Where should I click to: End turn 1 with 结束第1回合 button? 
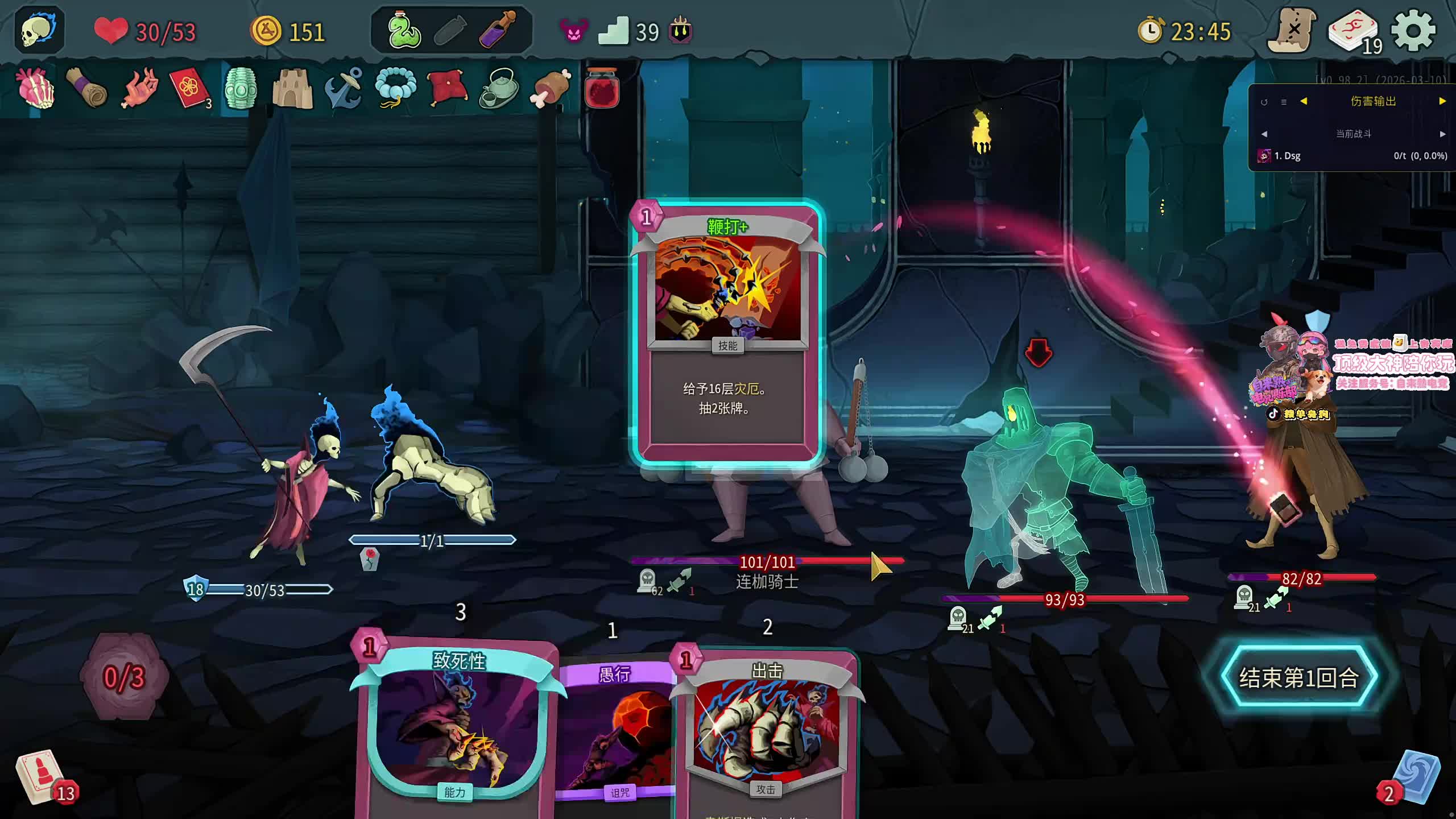point(1299,677)
